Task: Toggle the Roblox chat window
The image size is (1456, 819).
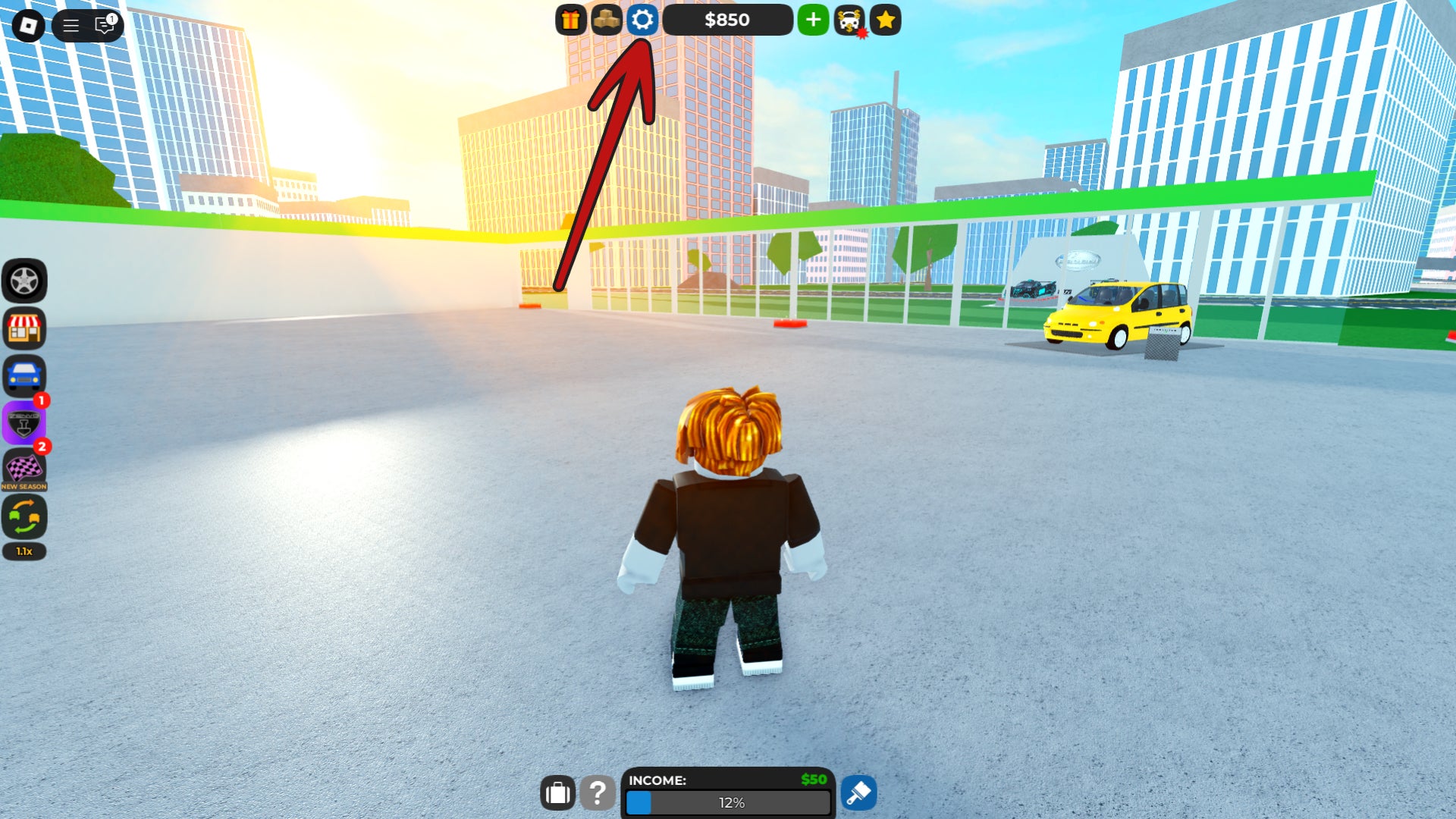Action: pos(105,26)
